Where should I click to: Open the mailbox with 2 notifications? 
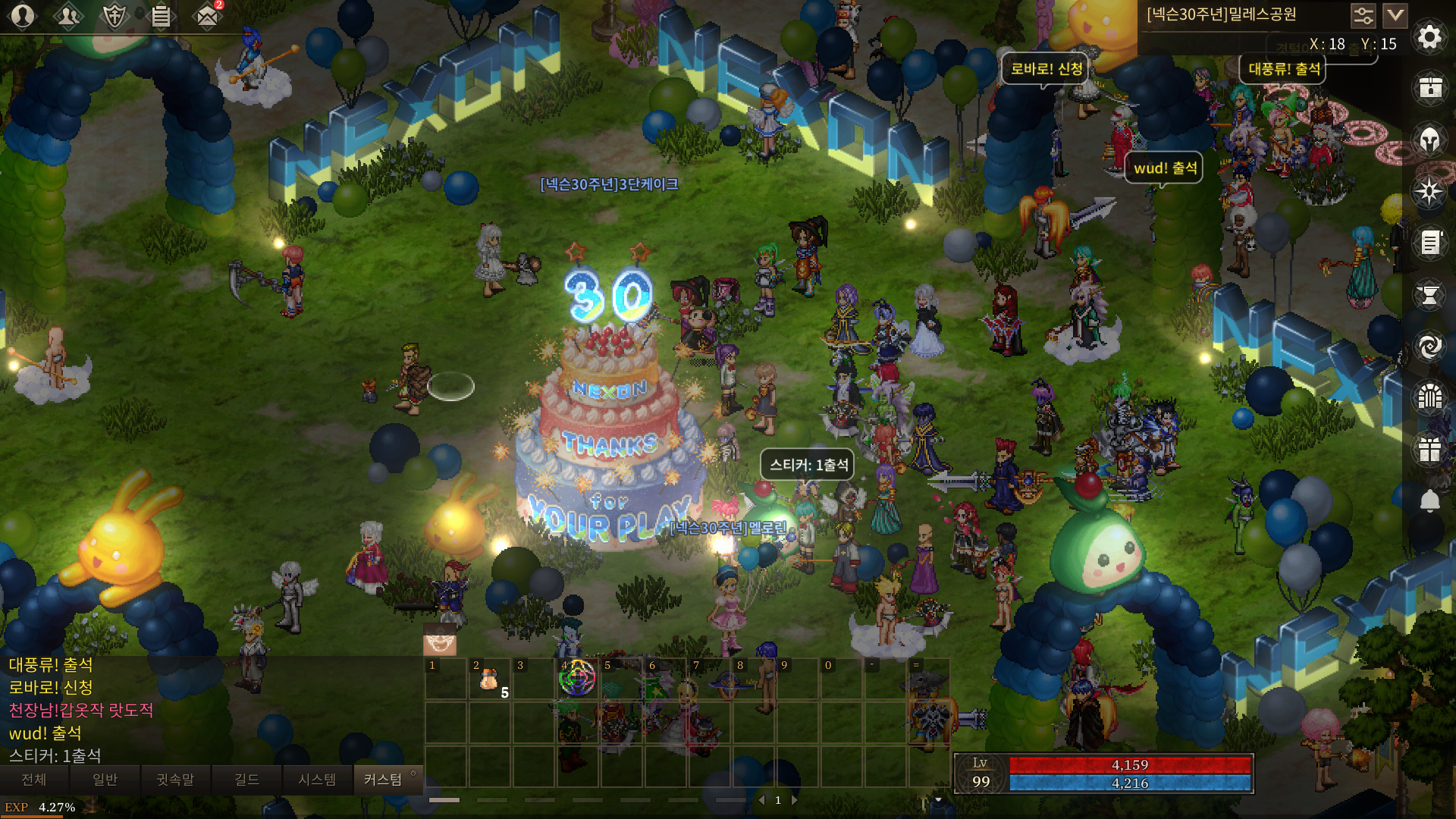click(207, 16)
